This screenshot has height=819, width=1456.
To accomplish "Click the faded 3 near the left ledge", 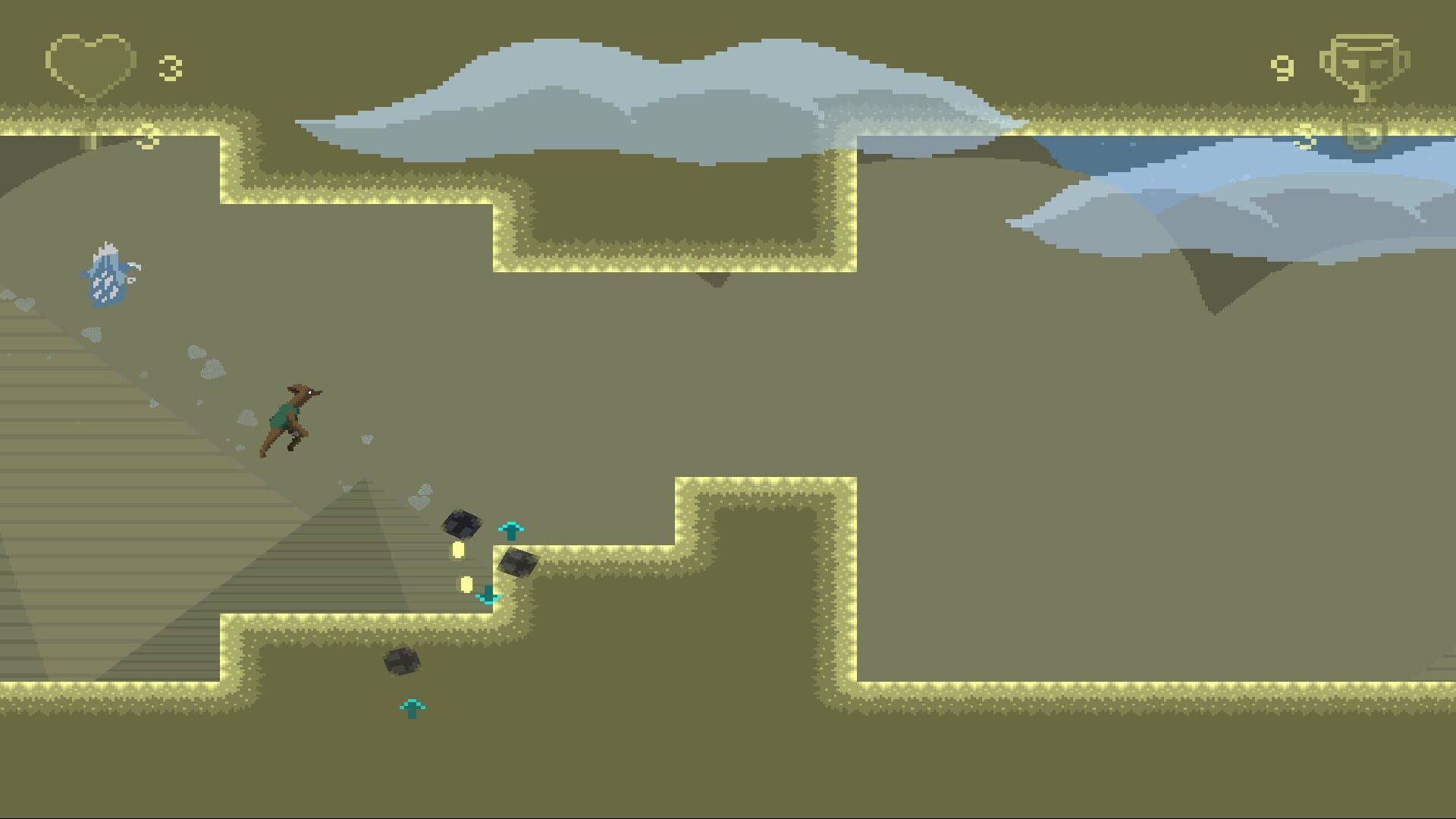I will [147, 136].
